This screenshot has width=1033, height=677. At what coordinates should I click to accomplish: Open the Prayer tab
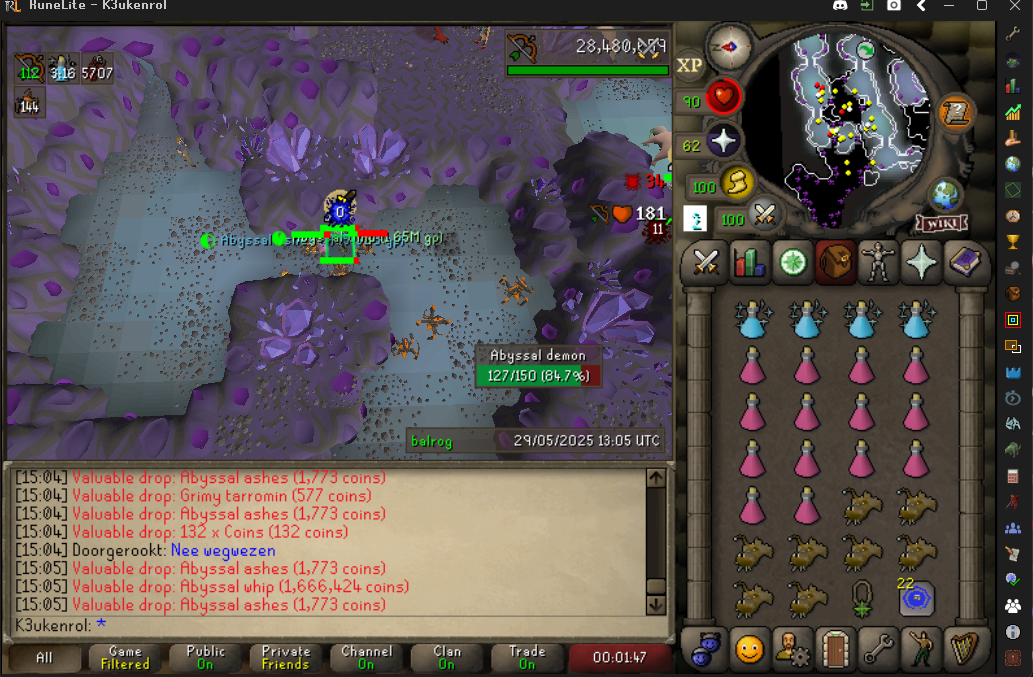[922, 262]
